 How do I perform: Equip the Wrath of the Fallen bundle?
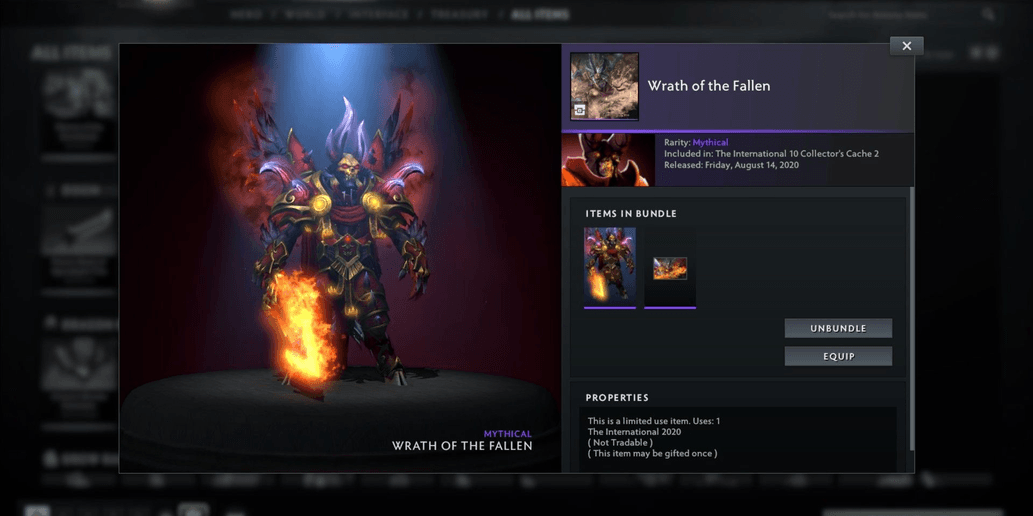click(838, 356)
